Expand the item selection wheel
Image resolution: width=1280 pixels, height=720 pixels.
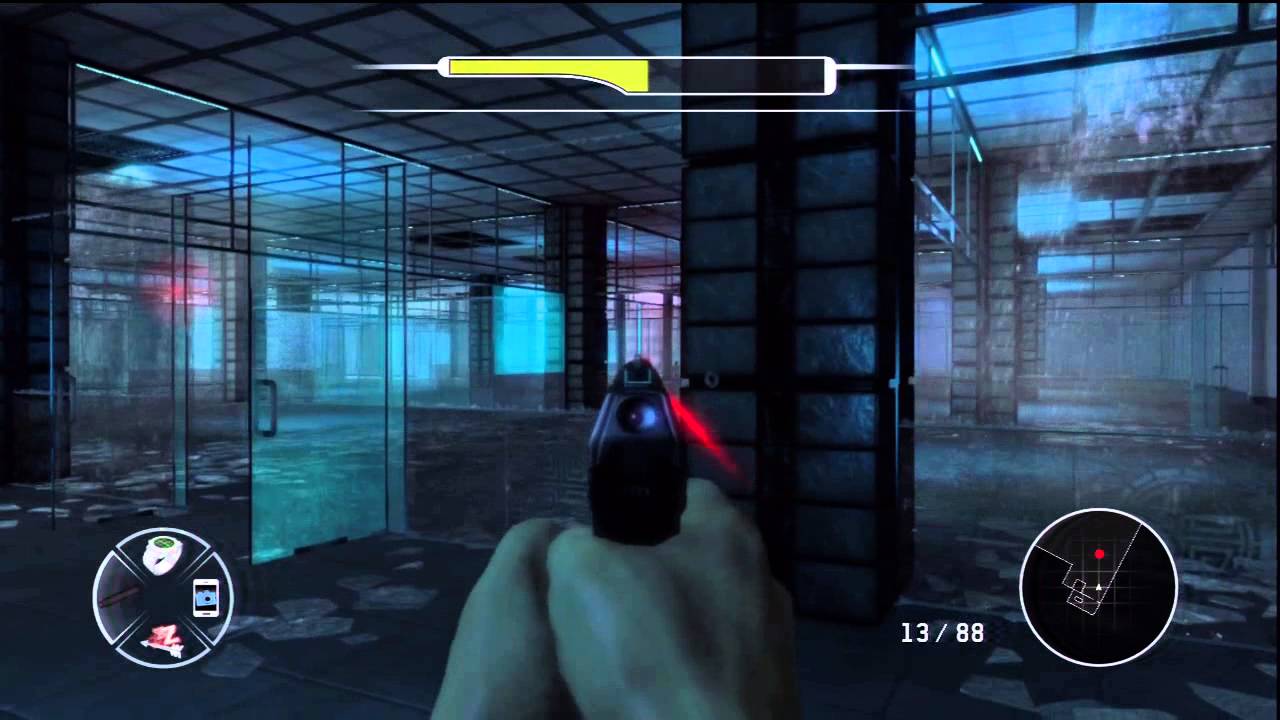163,595
